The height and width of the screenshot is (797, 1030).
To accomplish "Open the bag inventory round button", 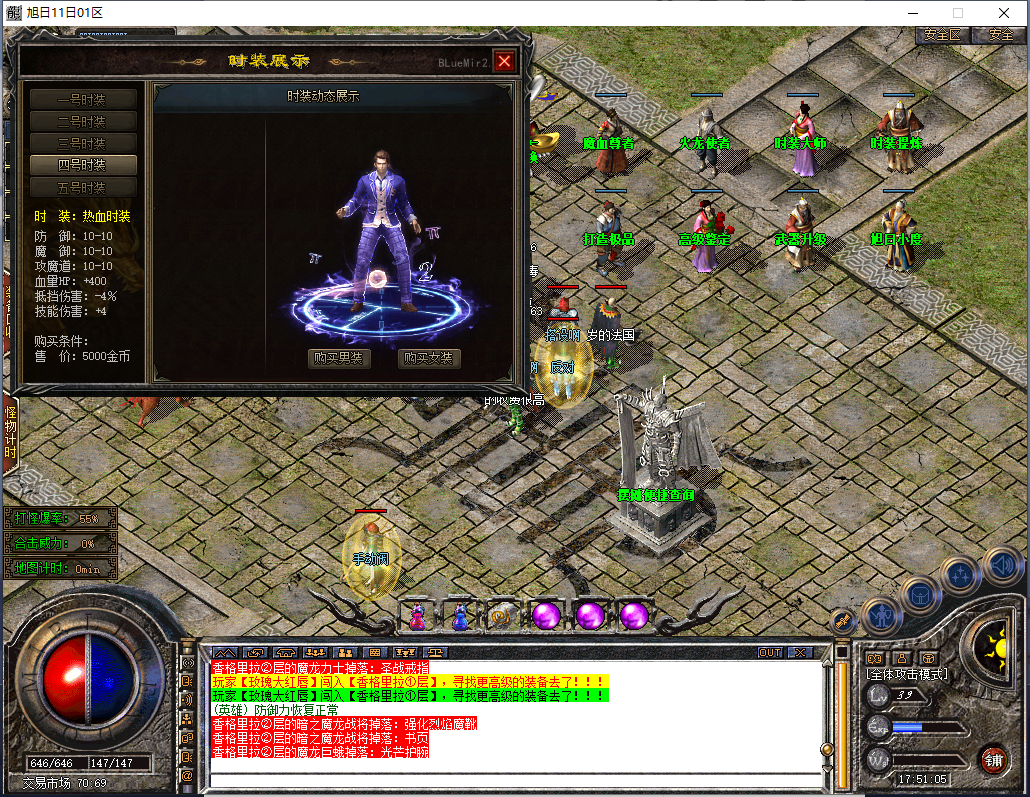I will coord(920,594).
